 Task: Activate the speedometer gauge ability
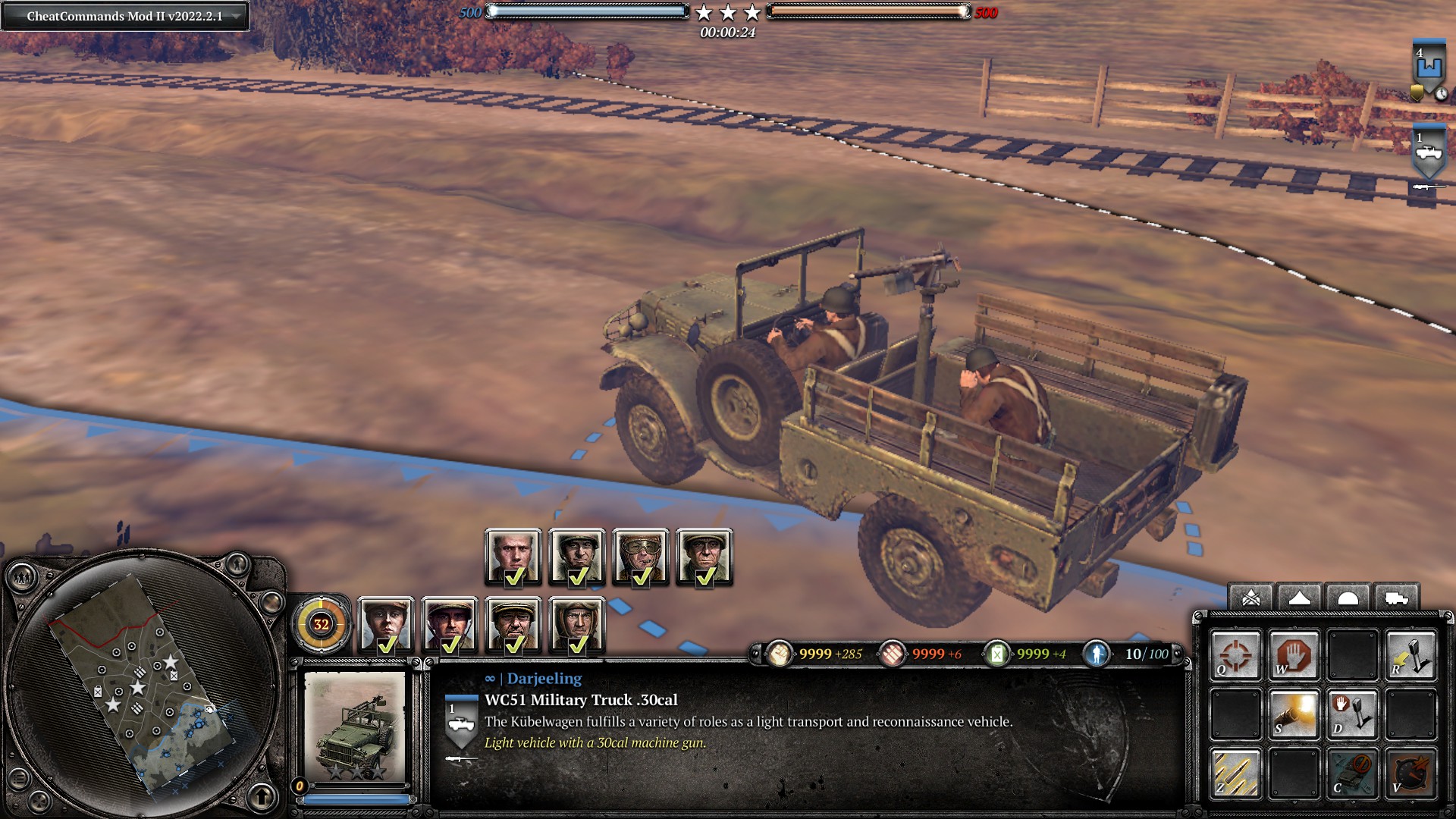(1410, 773)
